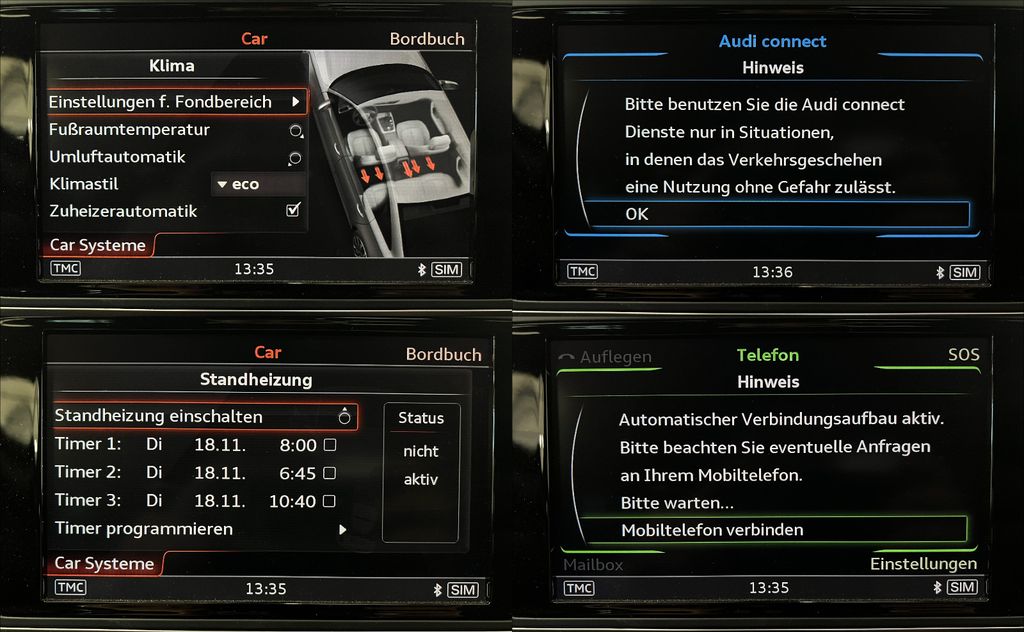Open Timer programmieren submenu

tap(200, 529)
